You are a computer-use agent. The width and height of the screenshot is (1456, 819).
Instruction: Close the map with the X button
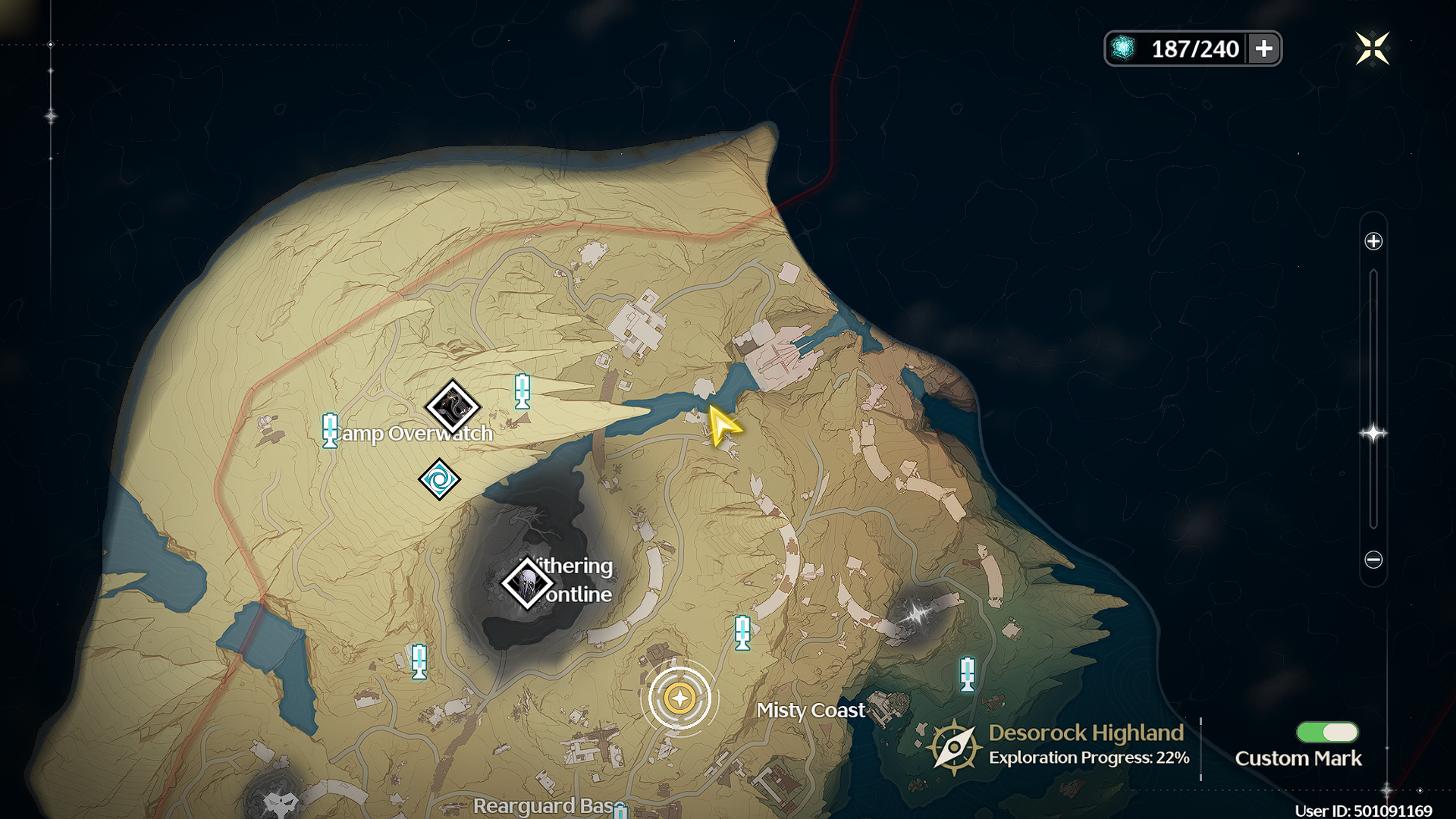click(1372, 49)
